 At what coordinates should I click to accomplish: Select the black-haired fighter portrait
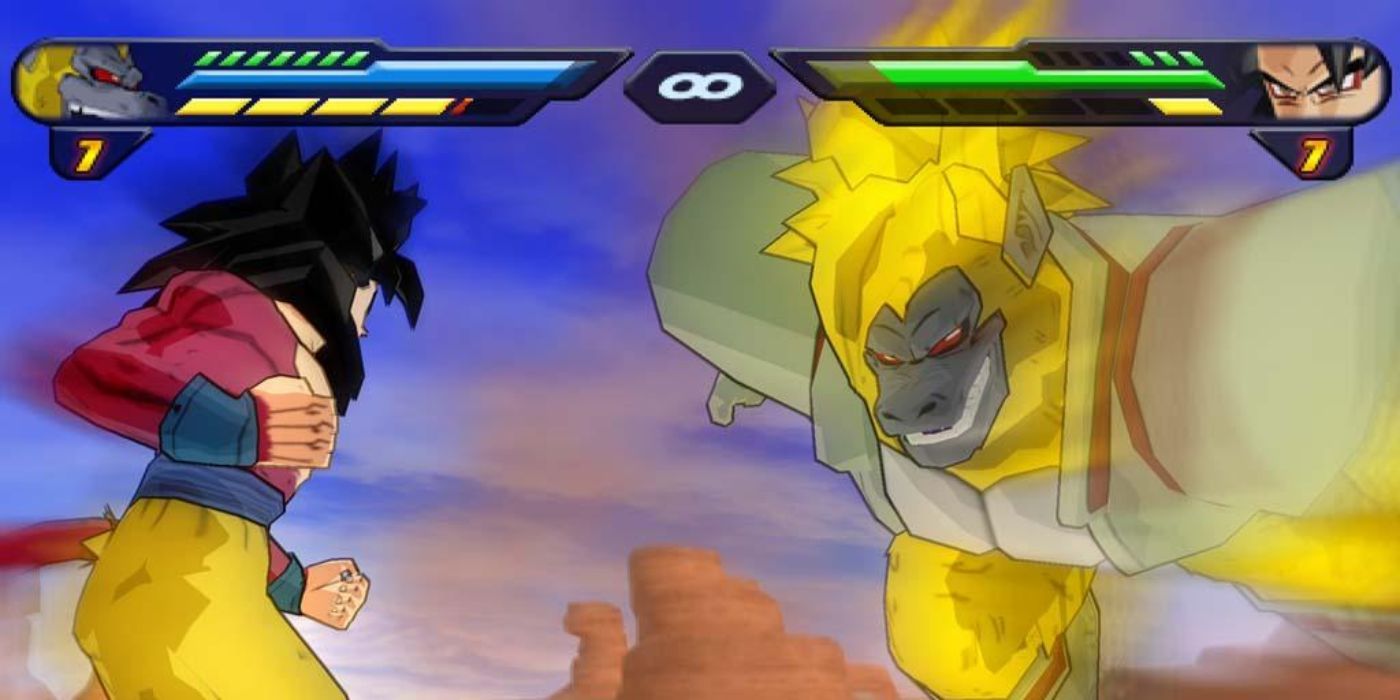[1312, 83]
